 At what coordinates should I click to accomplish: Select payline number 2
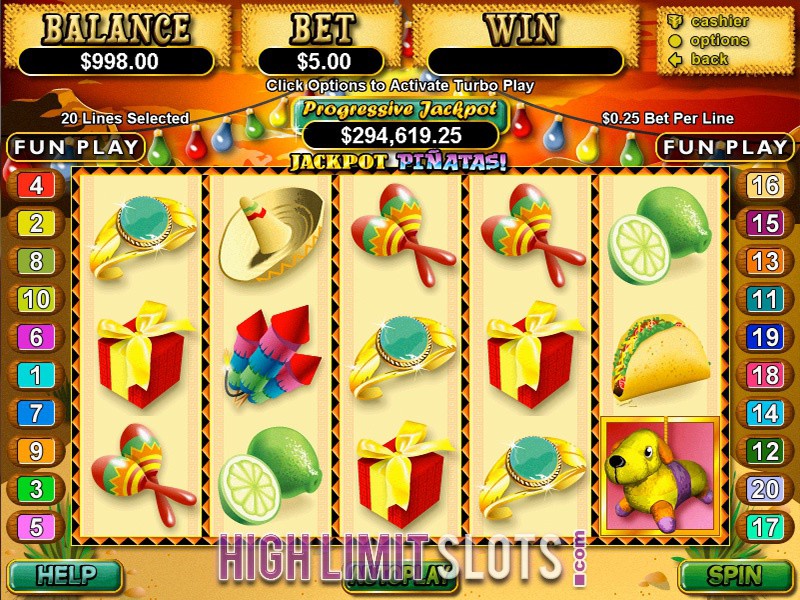36,223
